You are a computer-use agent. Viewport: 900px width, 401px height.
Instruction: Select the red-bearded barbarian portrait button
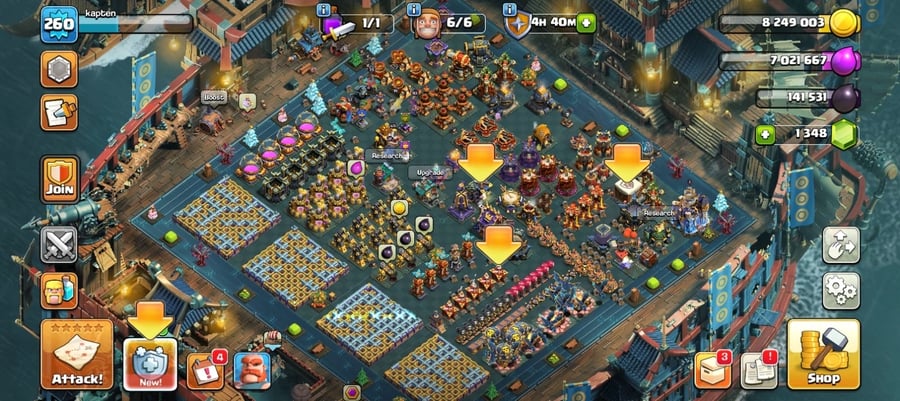252,370
